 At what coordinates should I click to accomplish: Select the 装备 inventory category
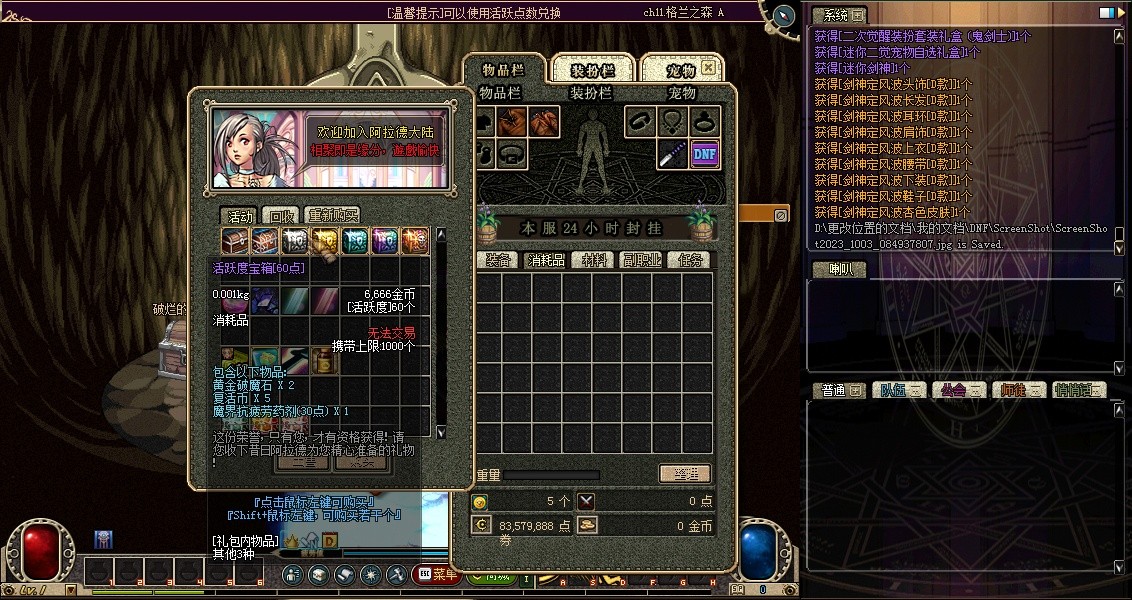(x=499, y=259)
